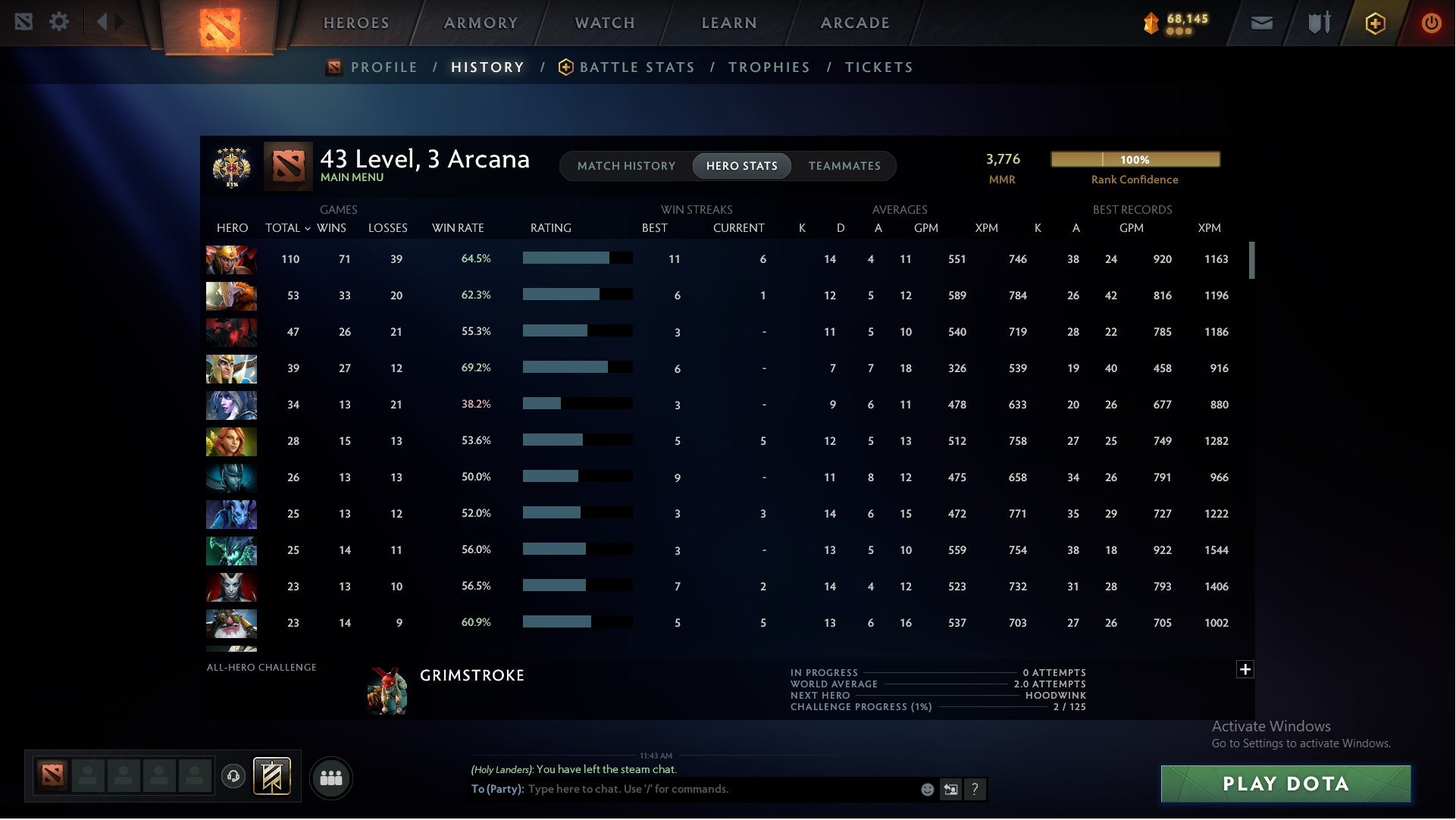Switch to the BATTLE STATS tab

[x=637, y=67]
